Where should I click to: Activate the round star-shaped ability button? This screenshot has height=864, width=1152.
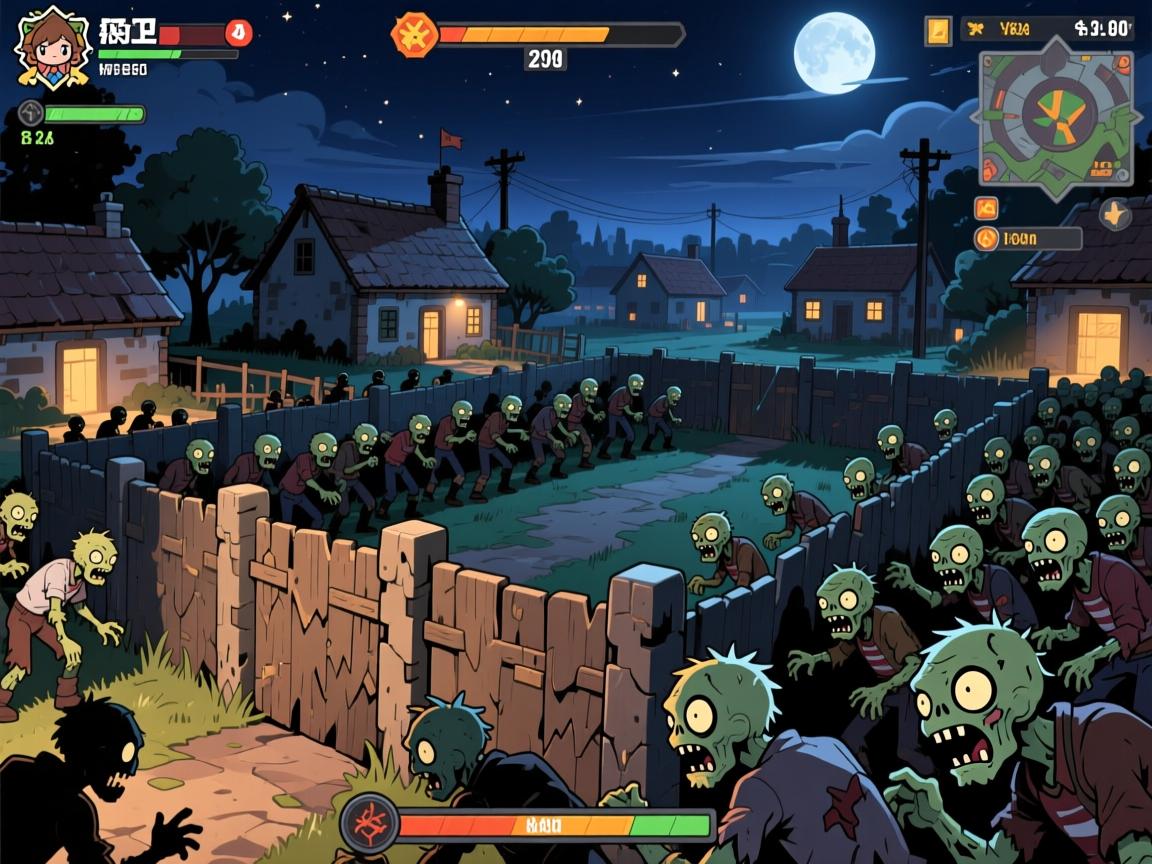pyautogui.click(x=1115, y=213)
